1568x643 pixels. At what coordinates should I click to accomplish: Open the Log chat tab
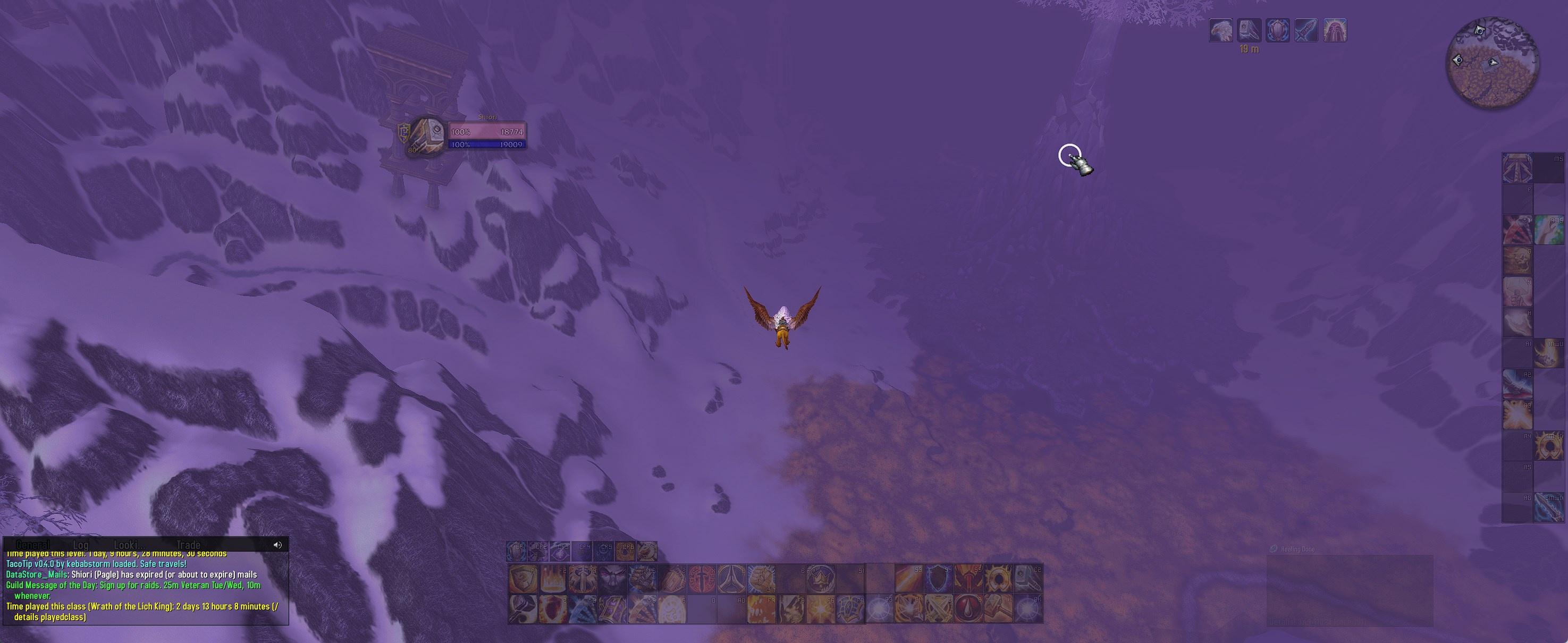tap(80, 545)
